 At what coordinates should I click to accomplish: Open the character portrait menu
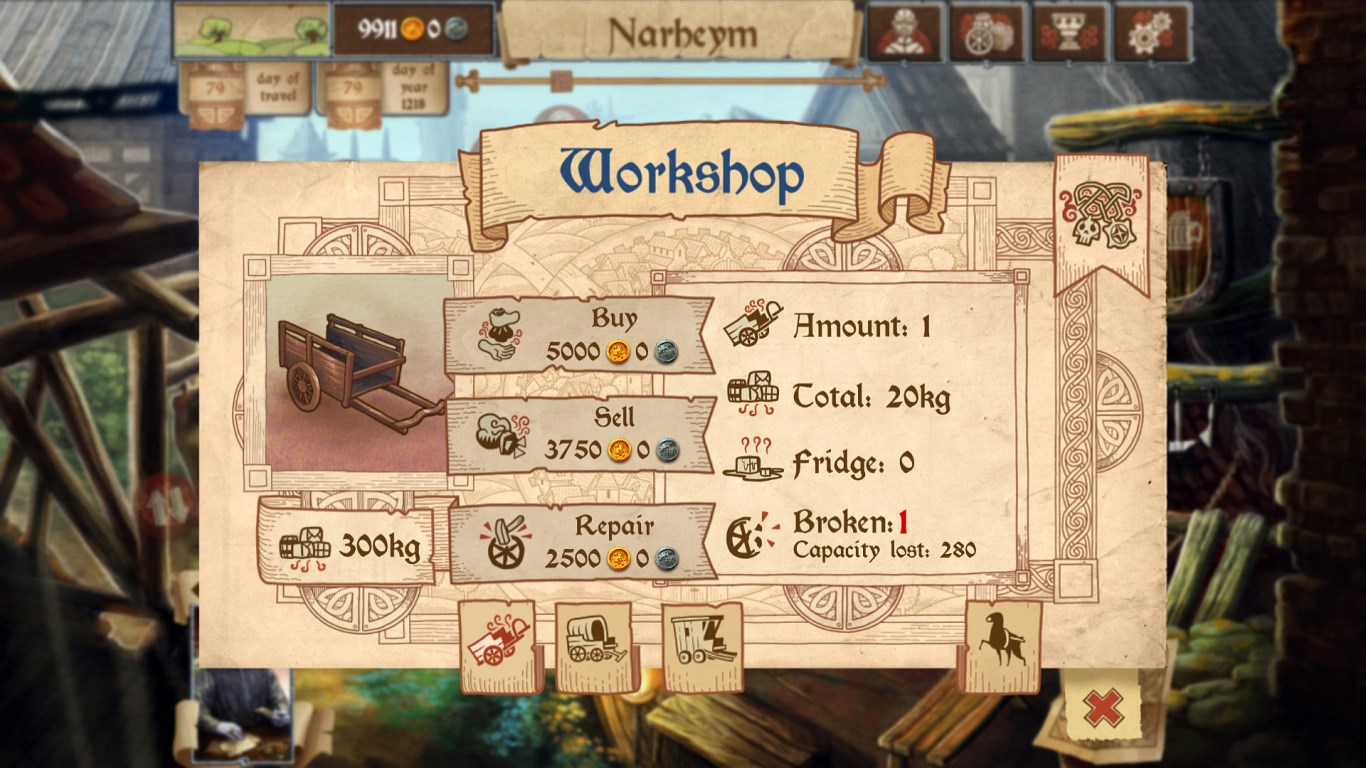coord(905,32)
